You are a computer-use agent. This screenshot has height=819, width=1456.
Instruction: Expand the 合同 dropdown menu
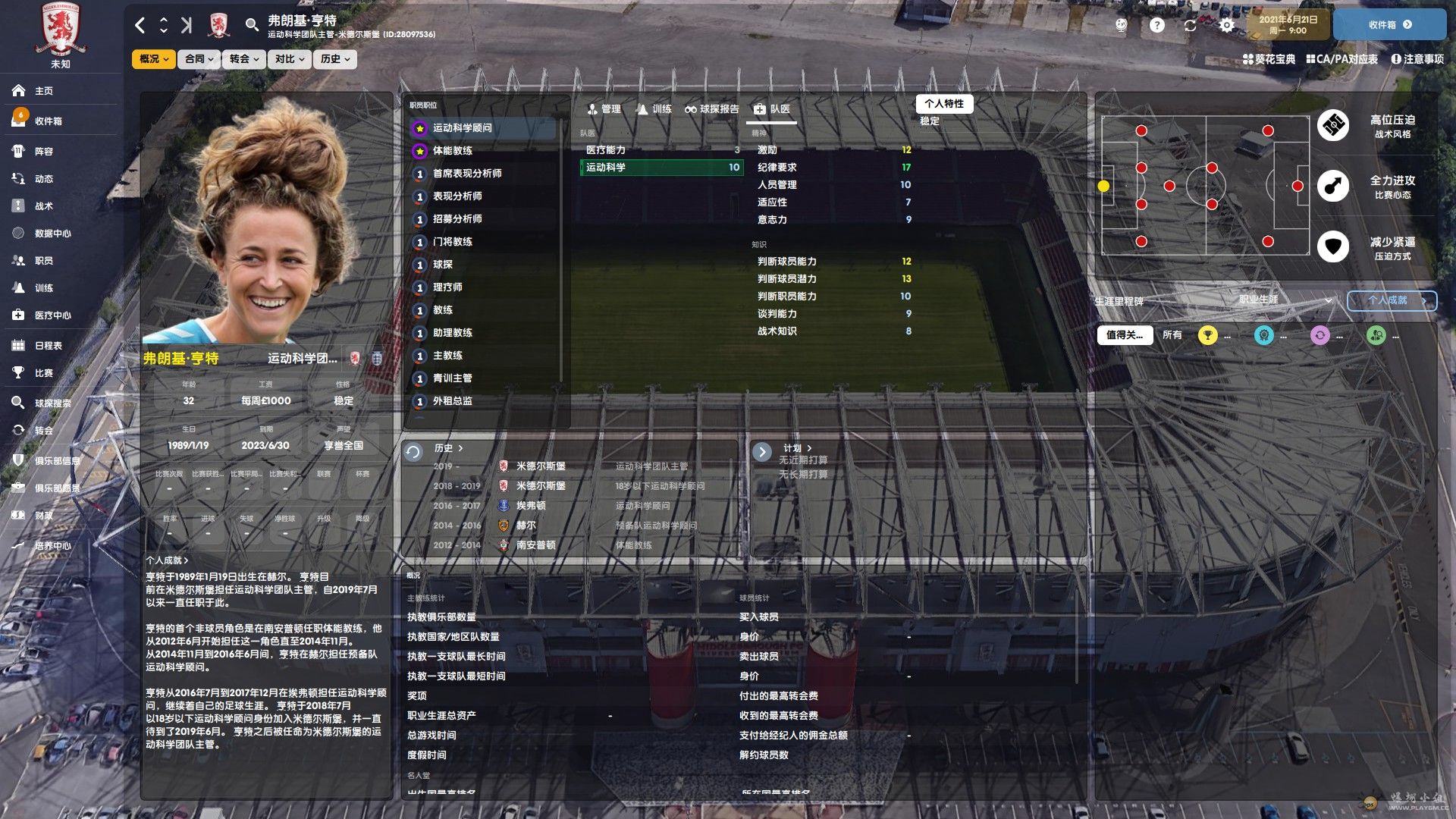pyautogui.click(x=199, y=59)
